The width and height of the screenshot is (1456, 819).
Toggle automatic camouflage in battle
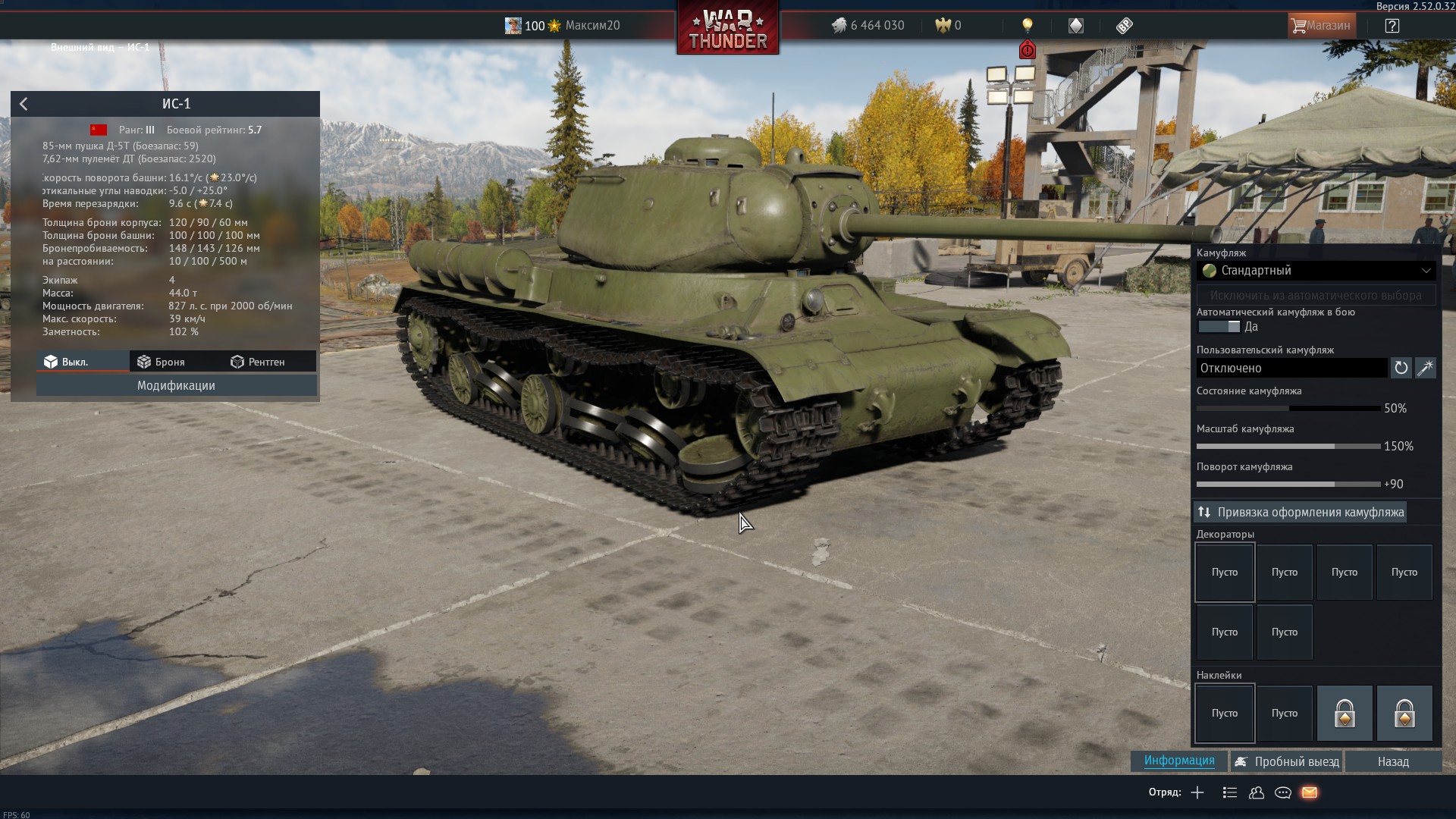click(1219, 327)
